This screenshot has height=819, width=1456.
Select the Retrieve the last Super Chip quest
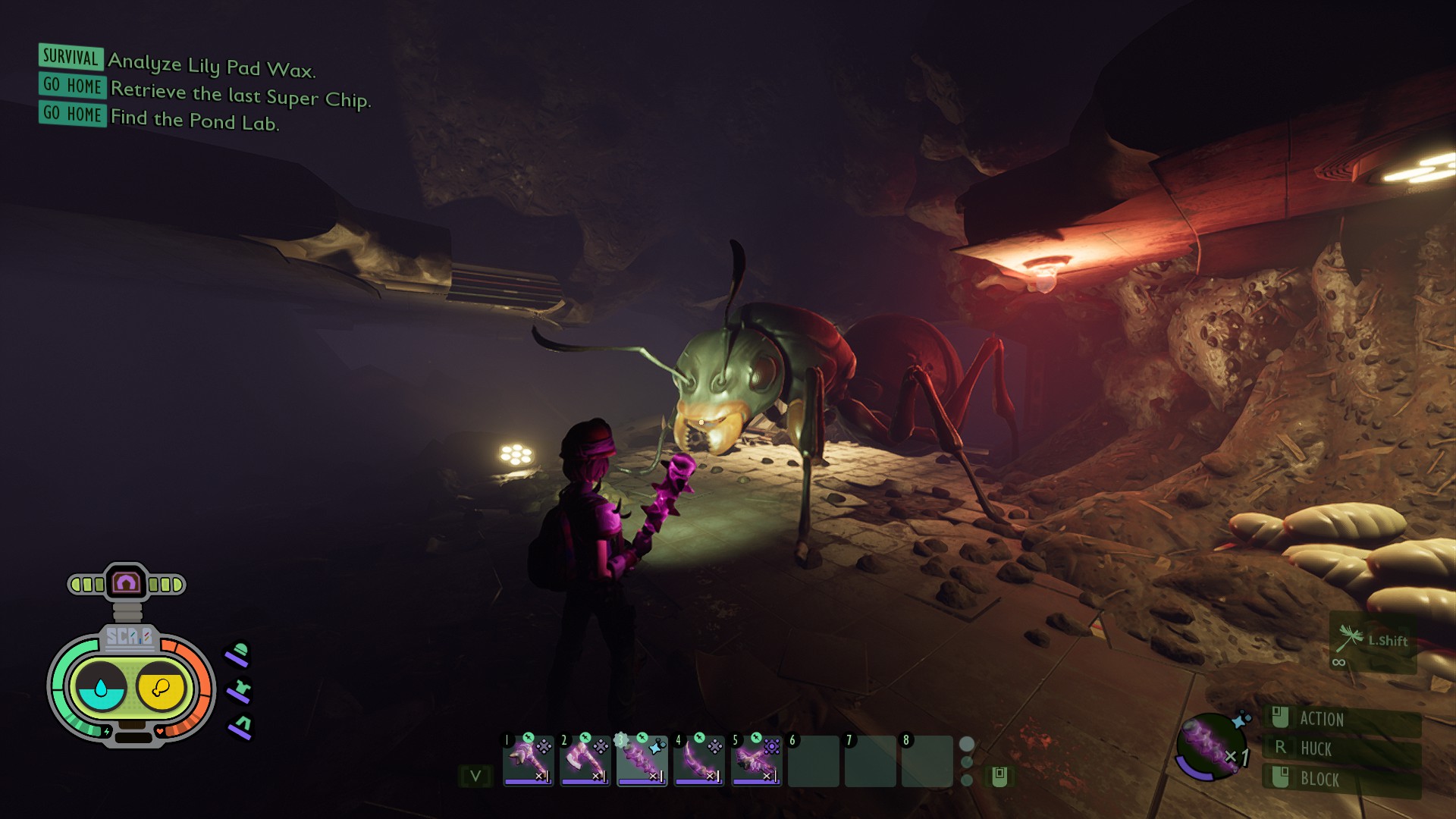coord(240,94)
